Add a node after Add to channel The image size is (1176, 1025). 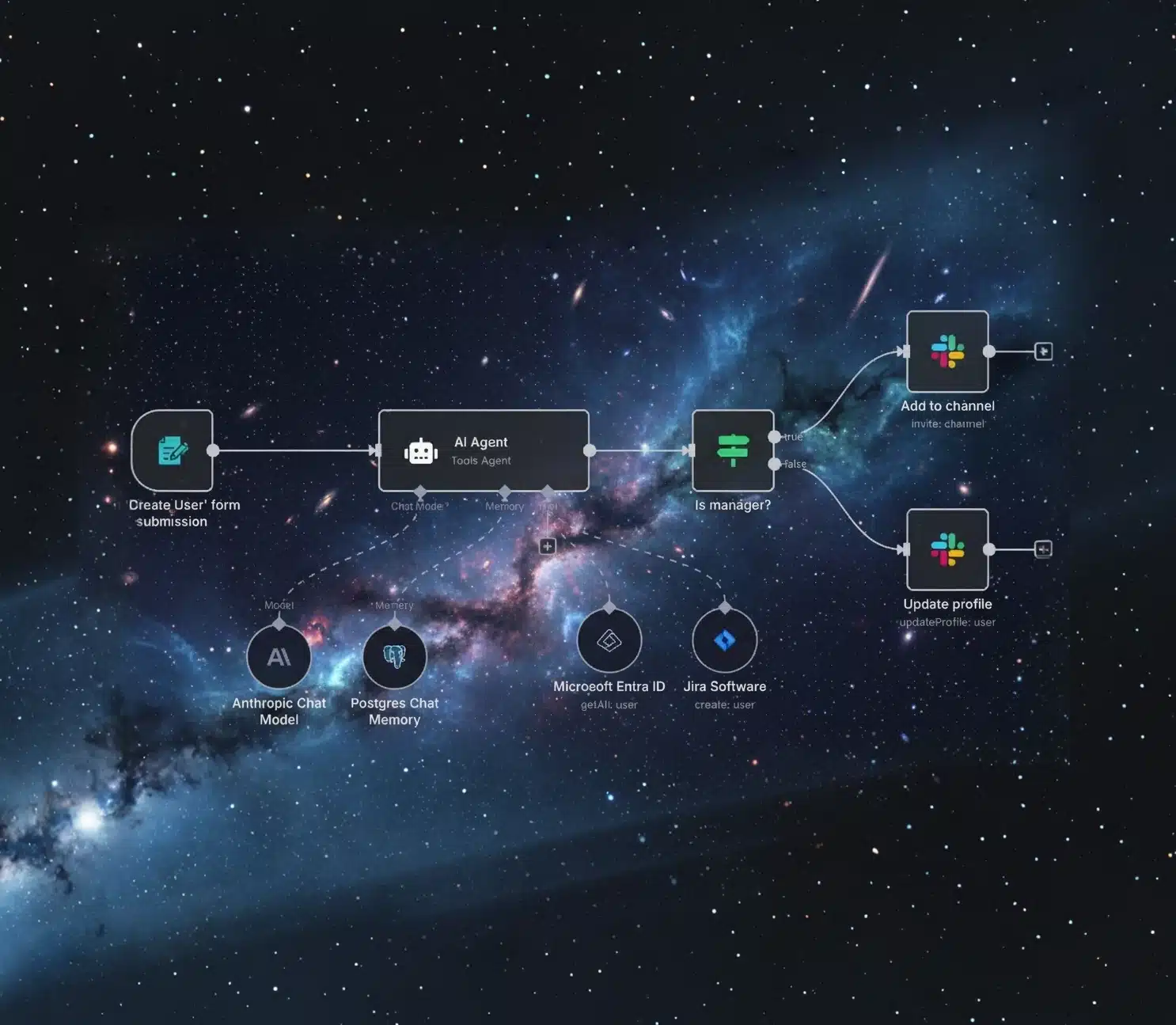1043,351
